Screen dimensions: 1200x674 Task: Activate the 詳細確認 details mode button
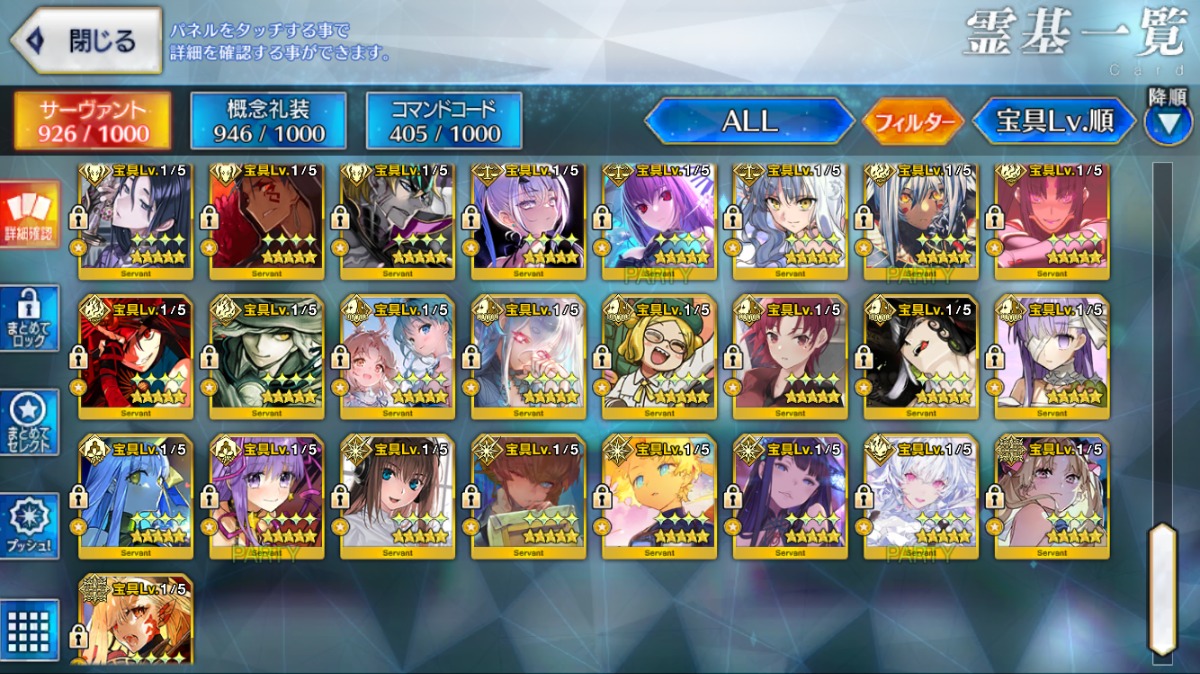point(31,214)
